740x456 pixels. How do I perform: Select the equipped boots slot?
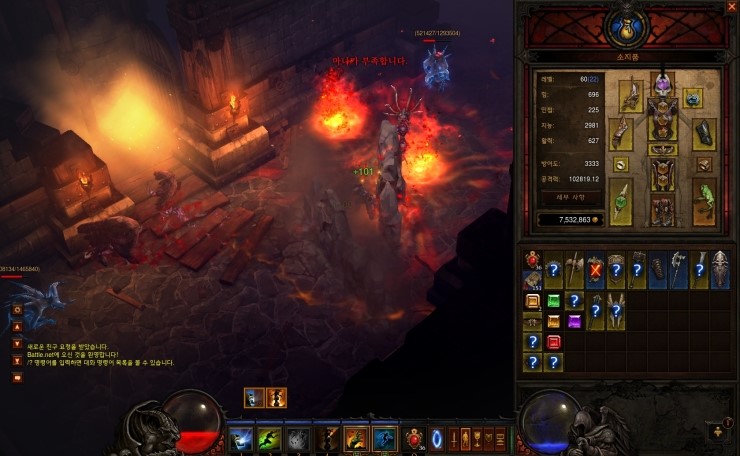click(x=662, y=210)
